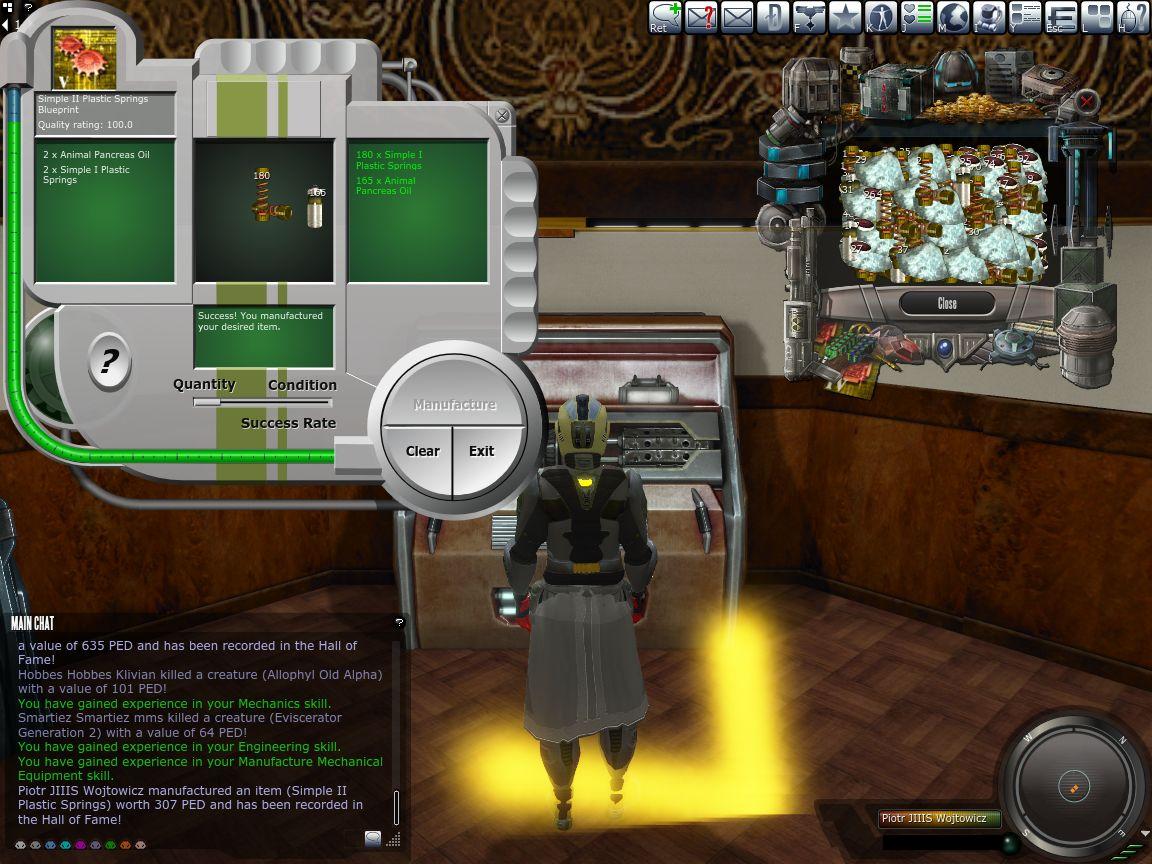Open the mail envelope icon
The width and height of the screenshot is (1152, 864).
[x=737, y=17]
